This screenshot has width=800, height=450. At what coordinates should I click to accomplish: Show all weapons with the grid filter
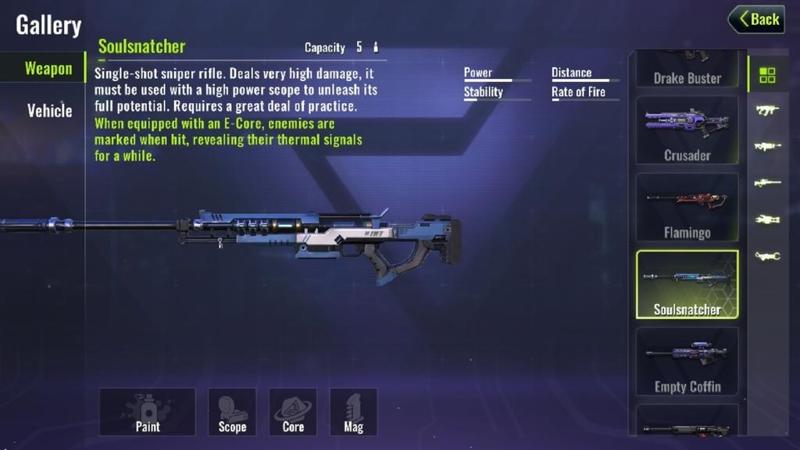[x=767, y=75]
